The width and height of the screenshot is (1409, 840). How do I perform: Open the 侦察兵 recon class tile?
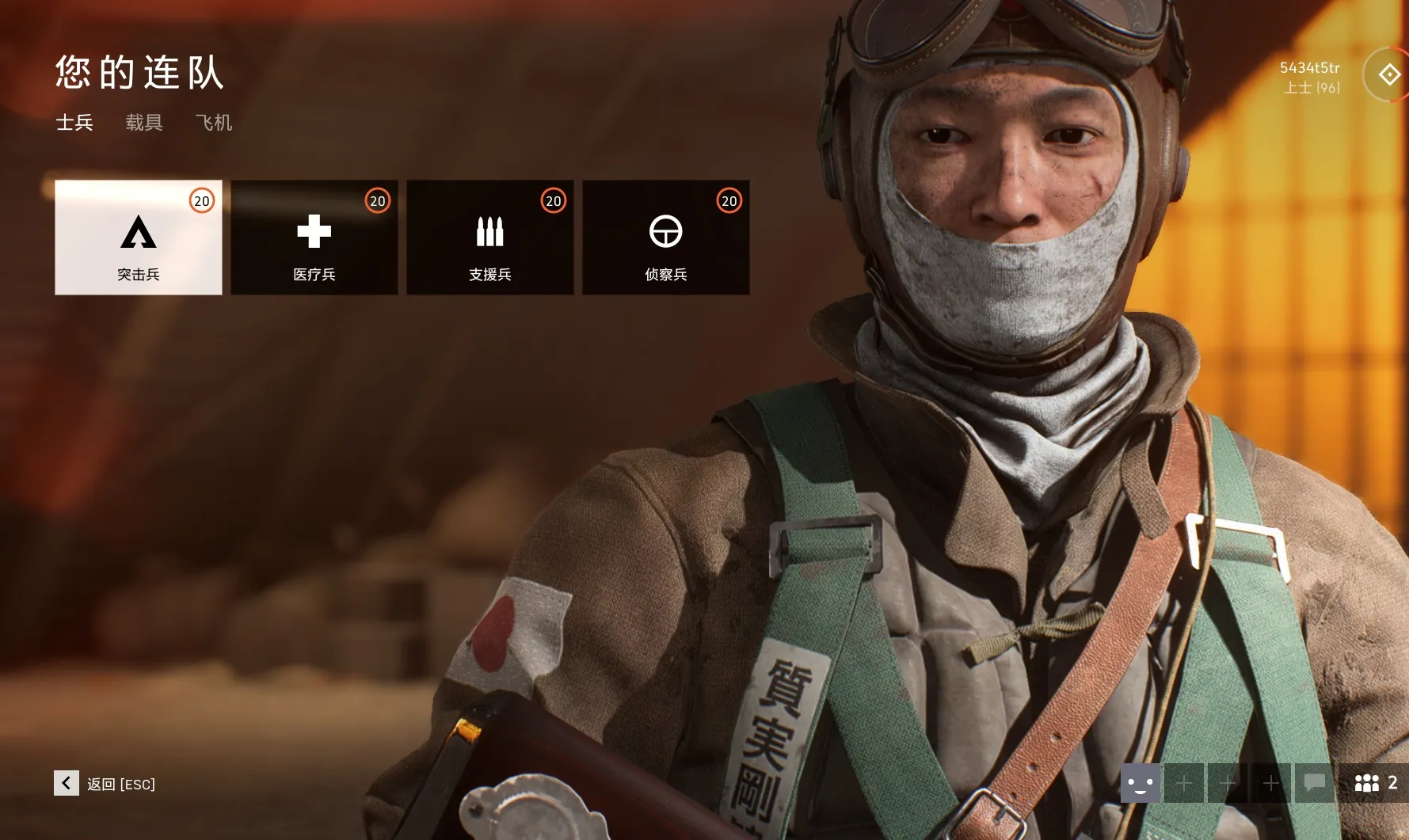coord(666,238)
